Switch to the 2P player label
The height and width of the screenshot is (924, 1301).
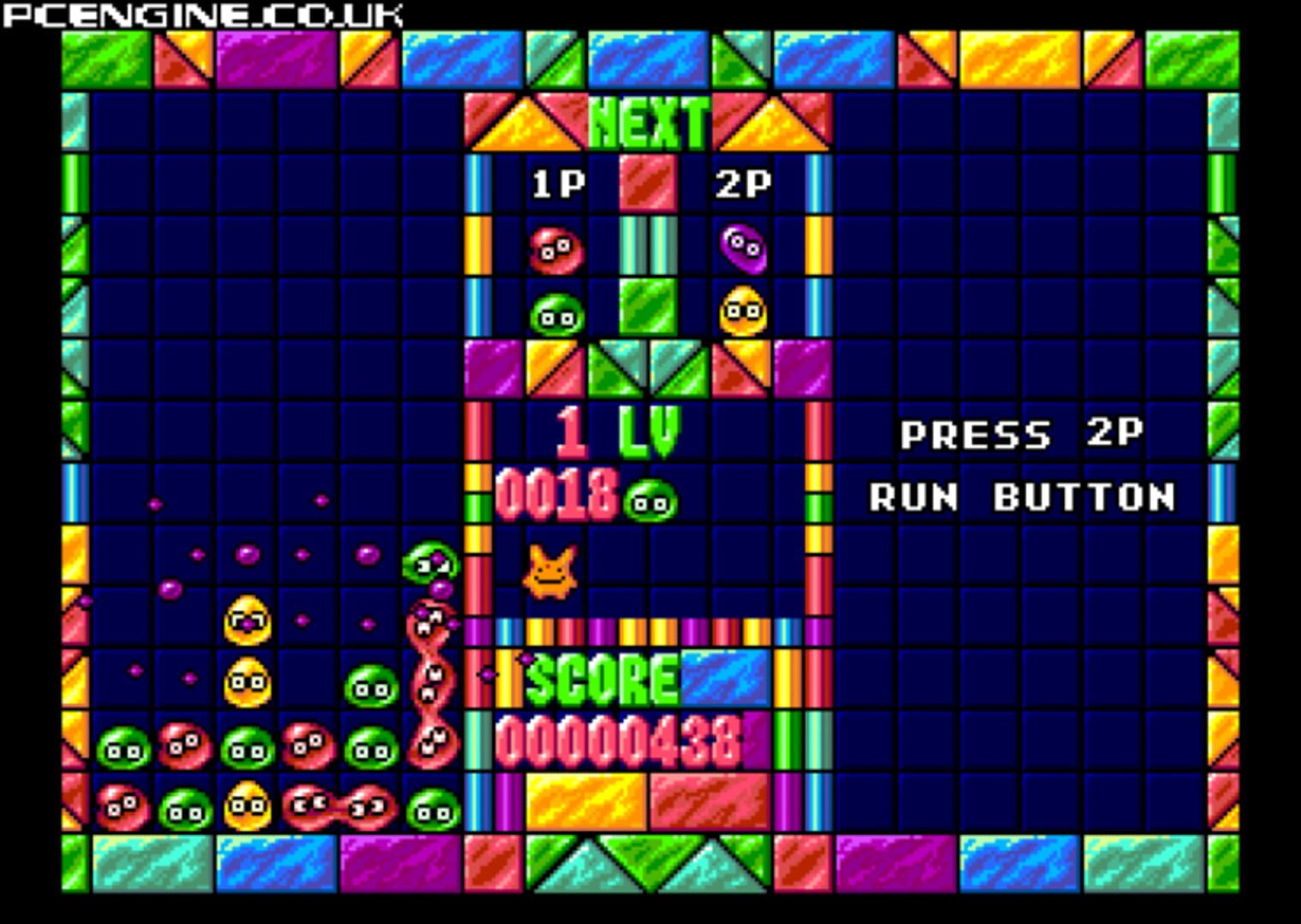[744, 181]
